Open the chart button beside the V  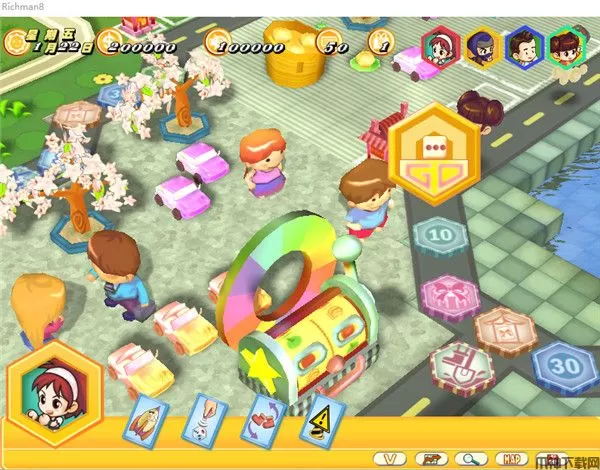[x=430, y=457]
